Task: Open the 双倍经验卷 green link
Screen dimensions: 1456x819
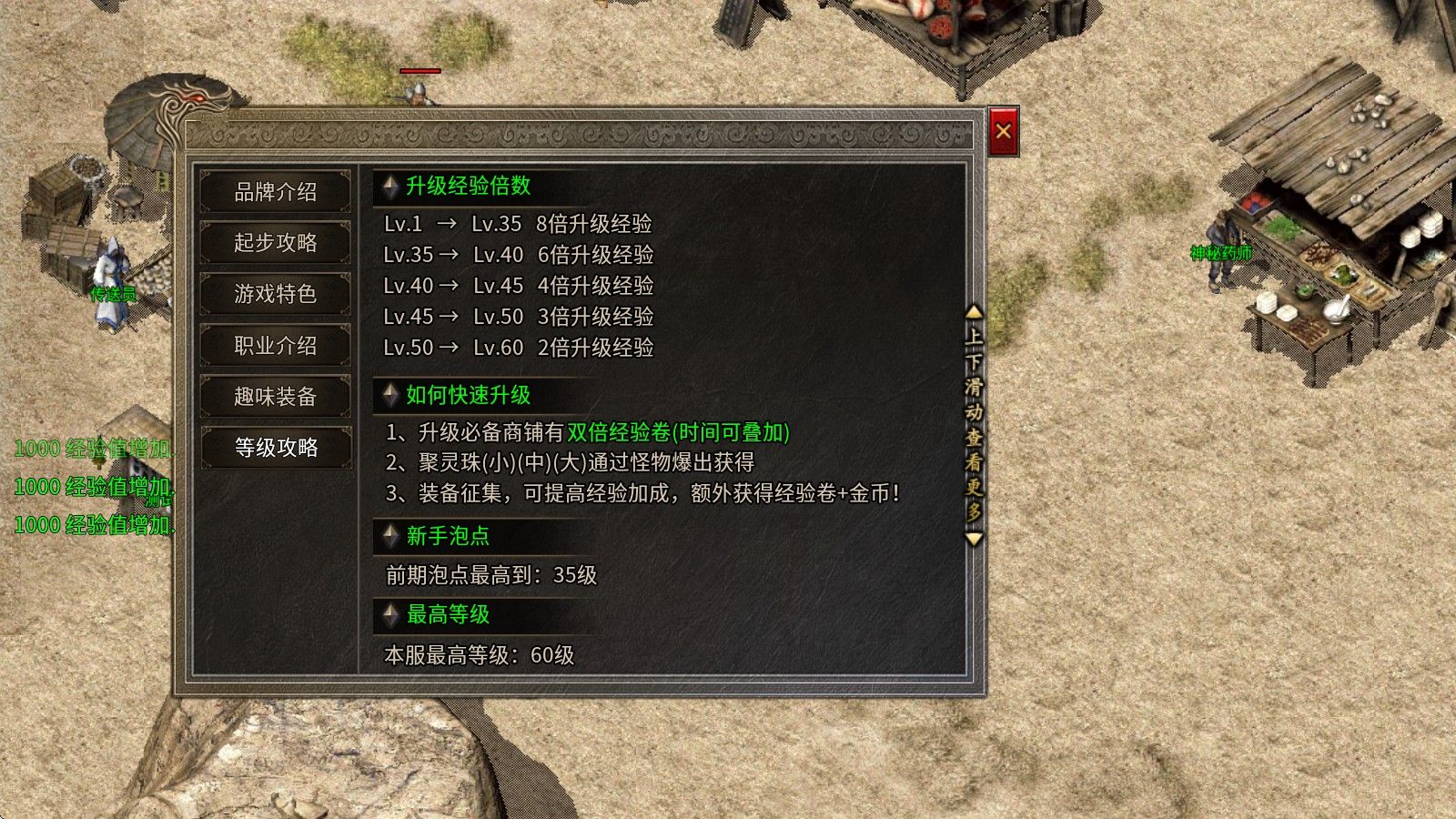Action: click(619, 434)
